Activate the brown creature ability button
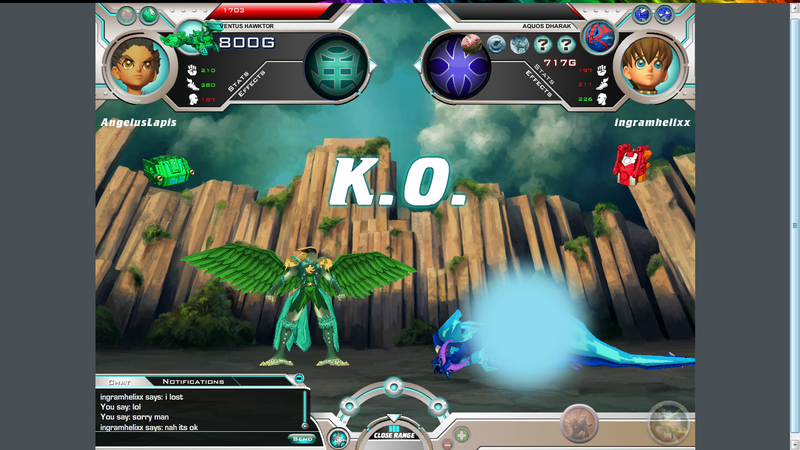 point(579,425)
